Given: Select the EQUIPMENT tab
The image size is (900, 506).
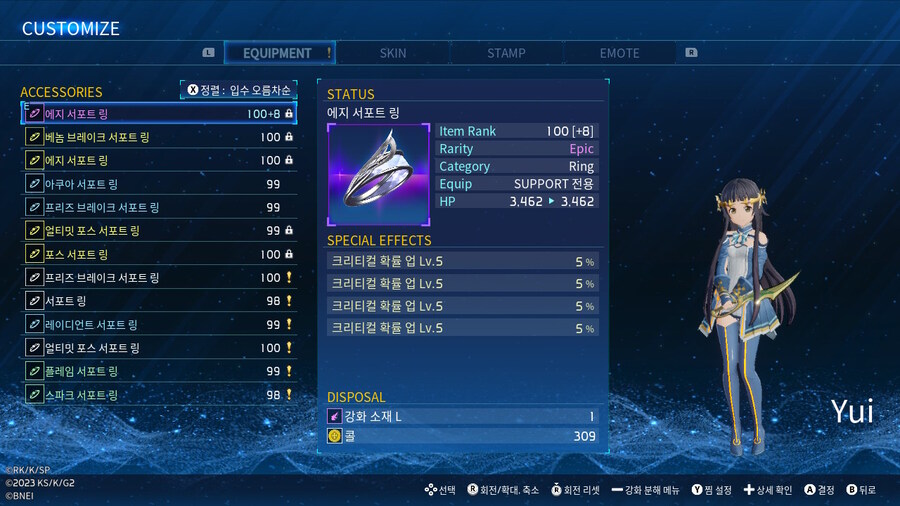Looking at the screenshot, I should [x=278, y=53].
